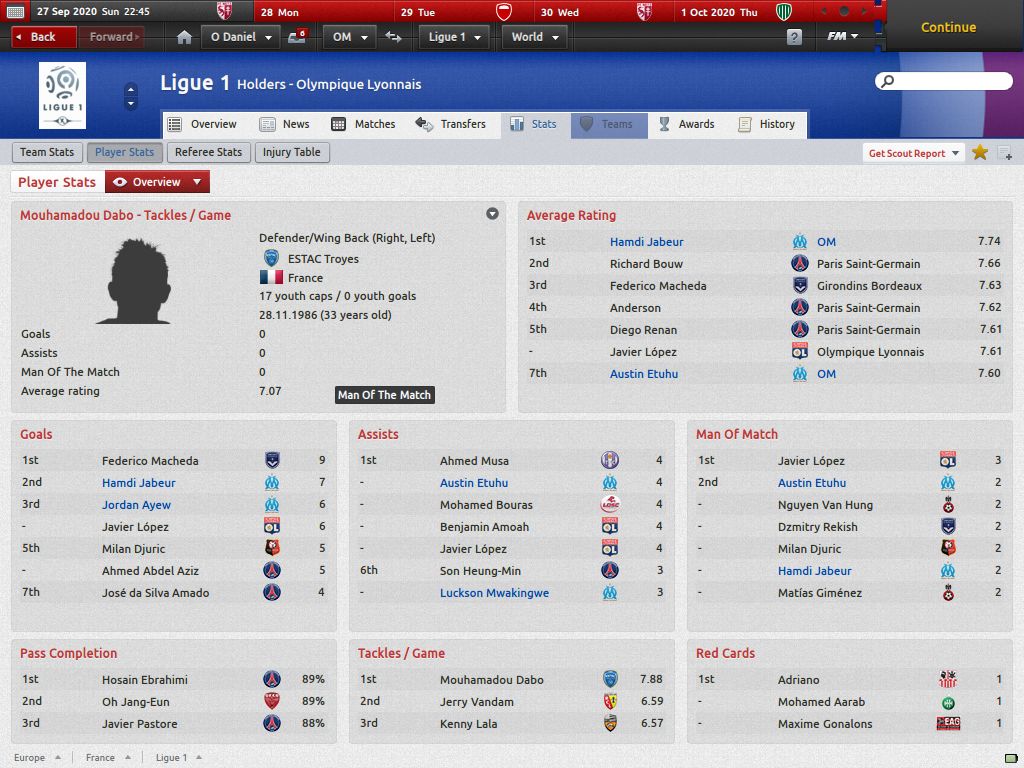Click the league search field
1024x768 pixels.
pyautogui.click(x=940, y=81)
